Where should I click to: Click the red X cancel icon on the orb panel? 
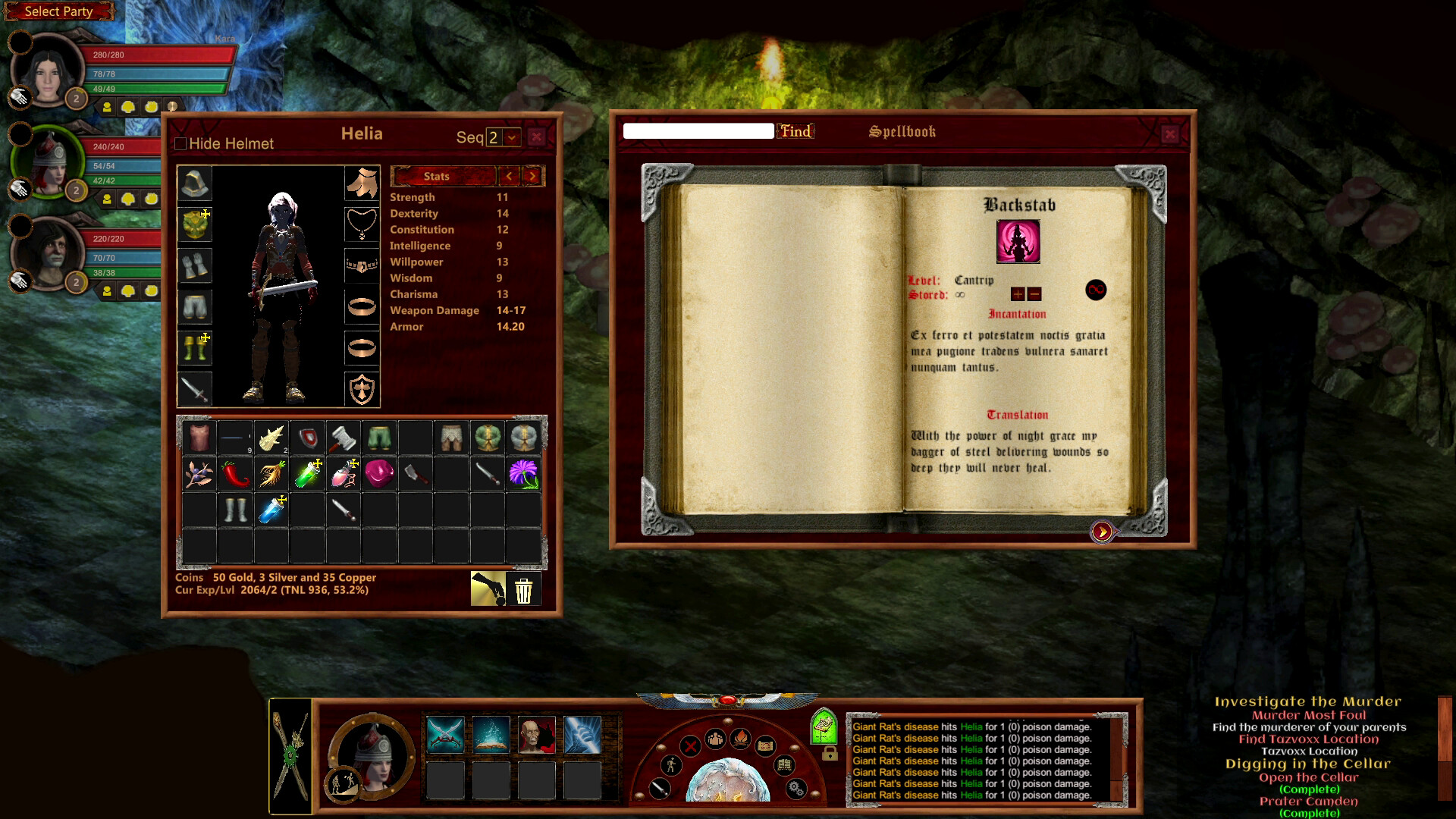(x=690, y=746)
